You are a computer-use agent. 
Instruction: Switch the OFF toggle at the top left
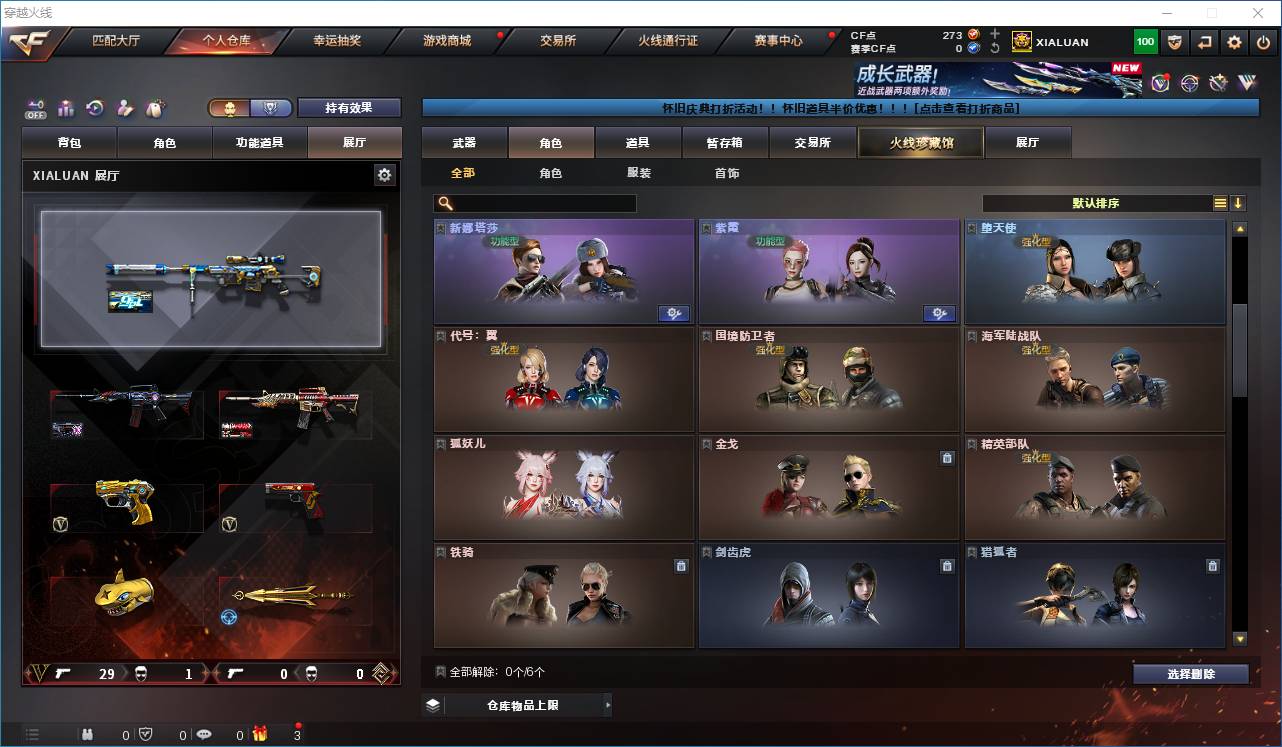(35, 110)
